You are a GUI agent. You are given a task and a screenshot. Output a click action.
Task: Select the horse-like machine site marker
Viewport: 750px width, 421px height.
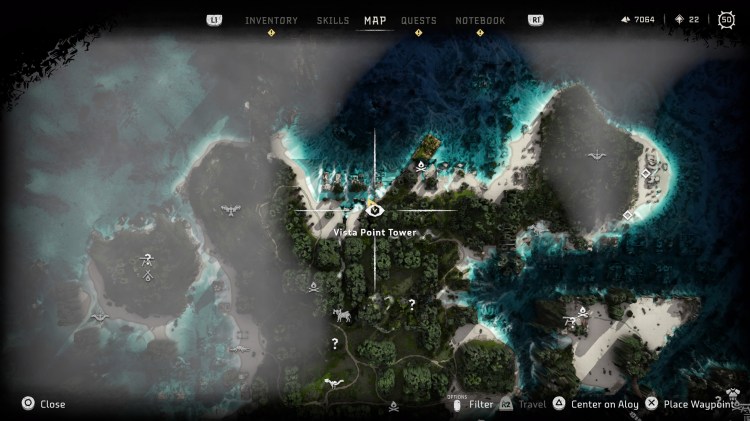(342, 315)
